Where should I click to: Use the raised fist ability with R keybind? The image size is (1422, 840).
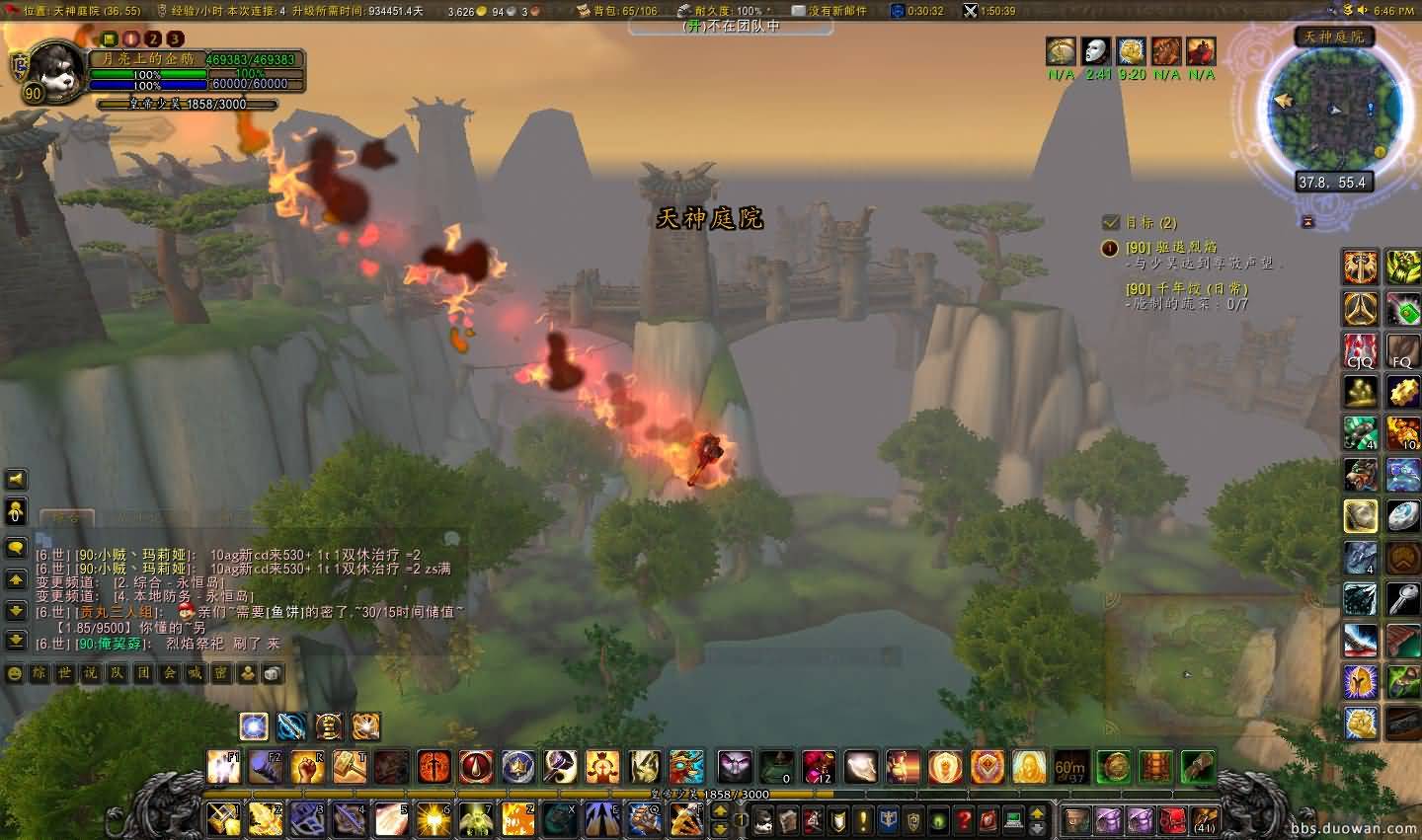(x=307, y=766)
